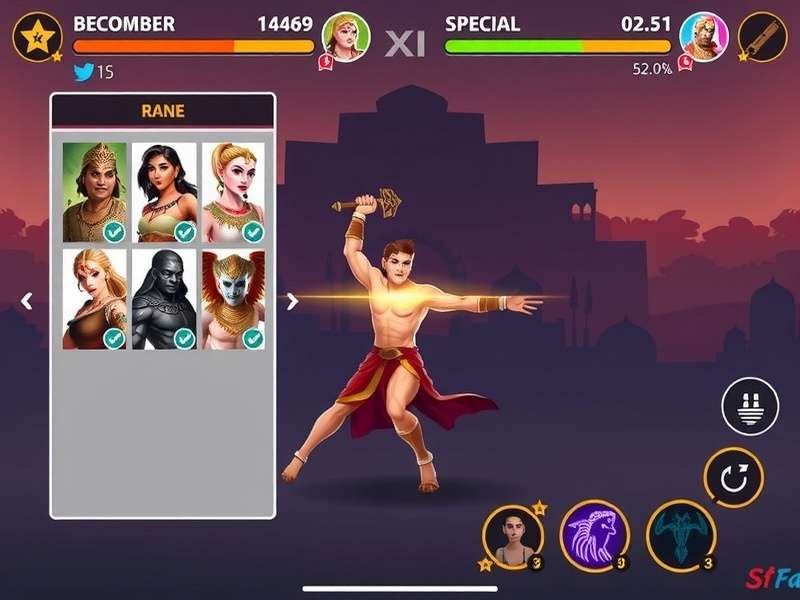Choose the dark stone-skinned fighter portrait
Screen dimensions: 800x600
(165, 299)
